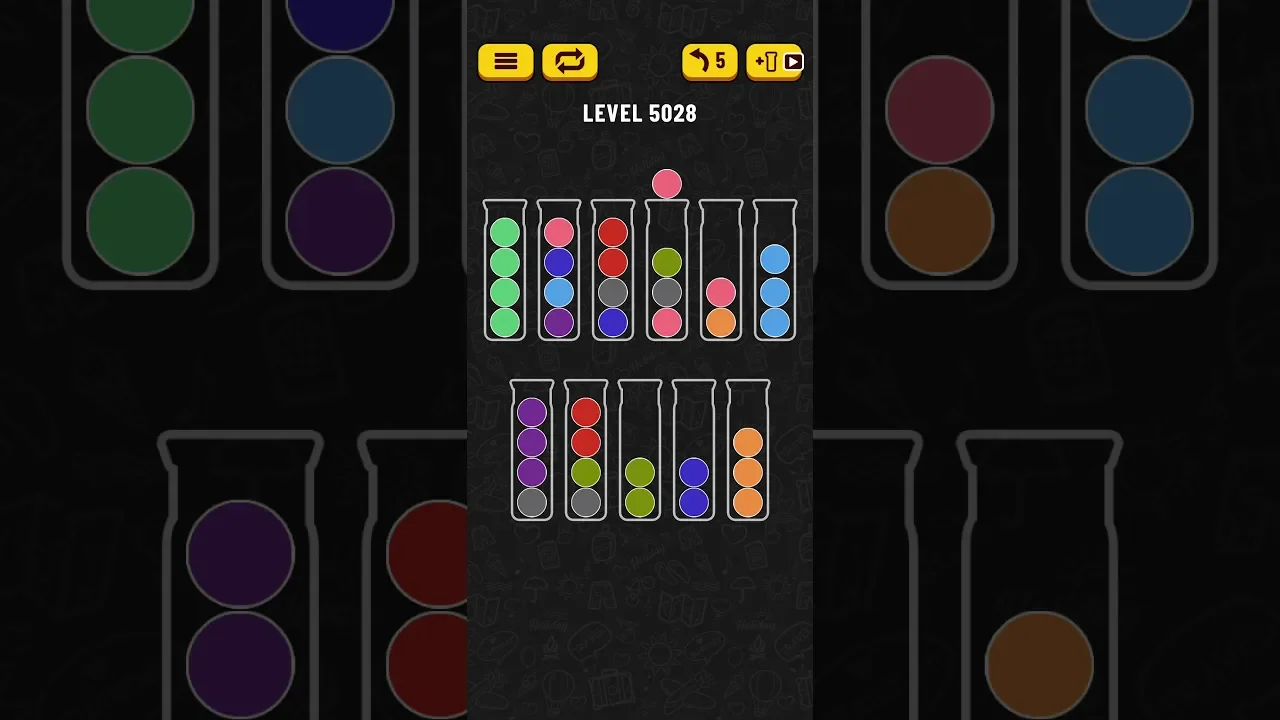Select the tube holding pink over orange
This screenshot has width=1280, height=720.
click(x=721, y=272)
